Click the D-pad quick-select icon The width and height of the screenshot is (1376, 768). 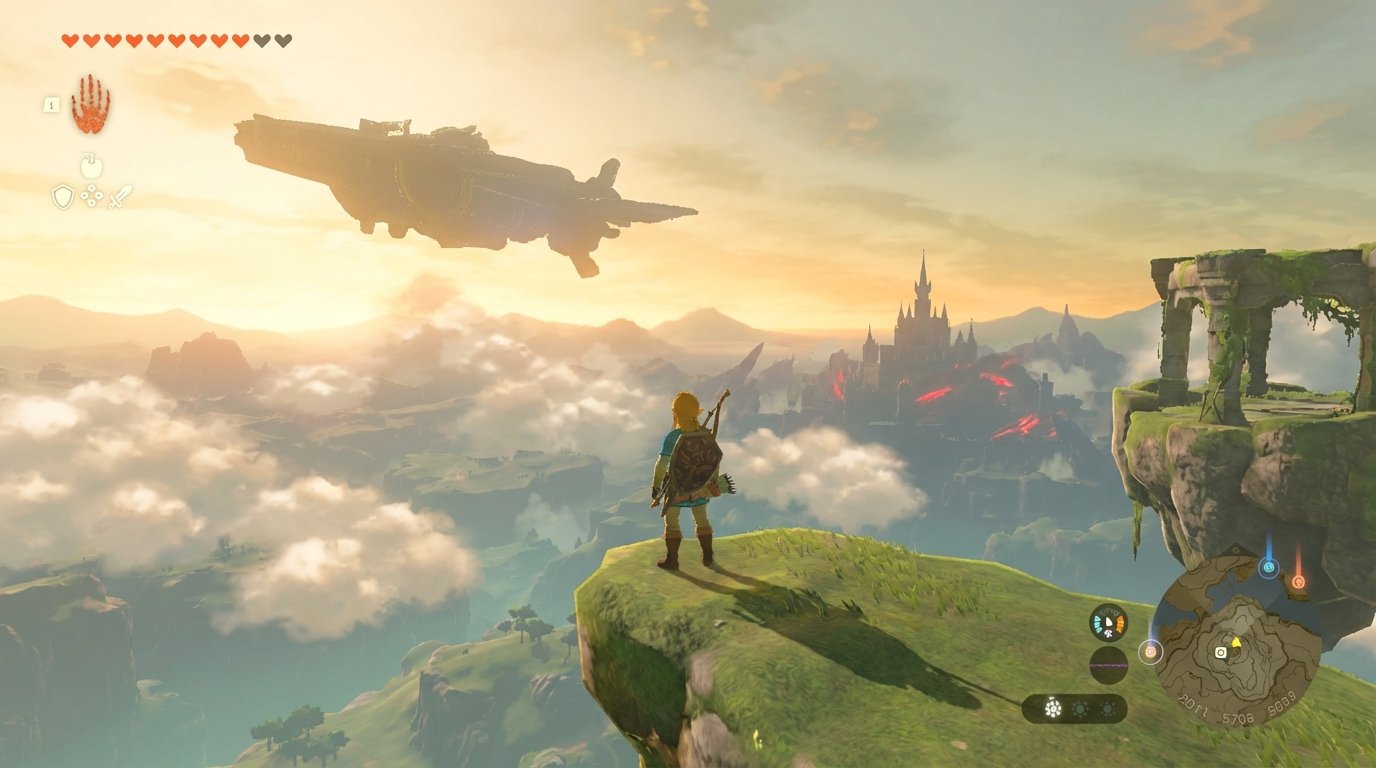(91, 196)
